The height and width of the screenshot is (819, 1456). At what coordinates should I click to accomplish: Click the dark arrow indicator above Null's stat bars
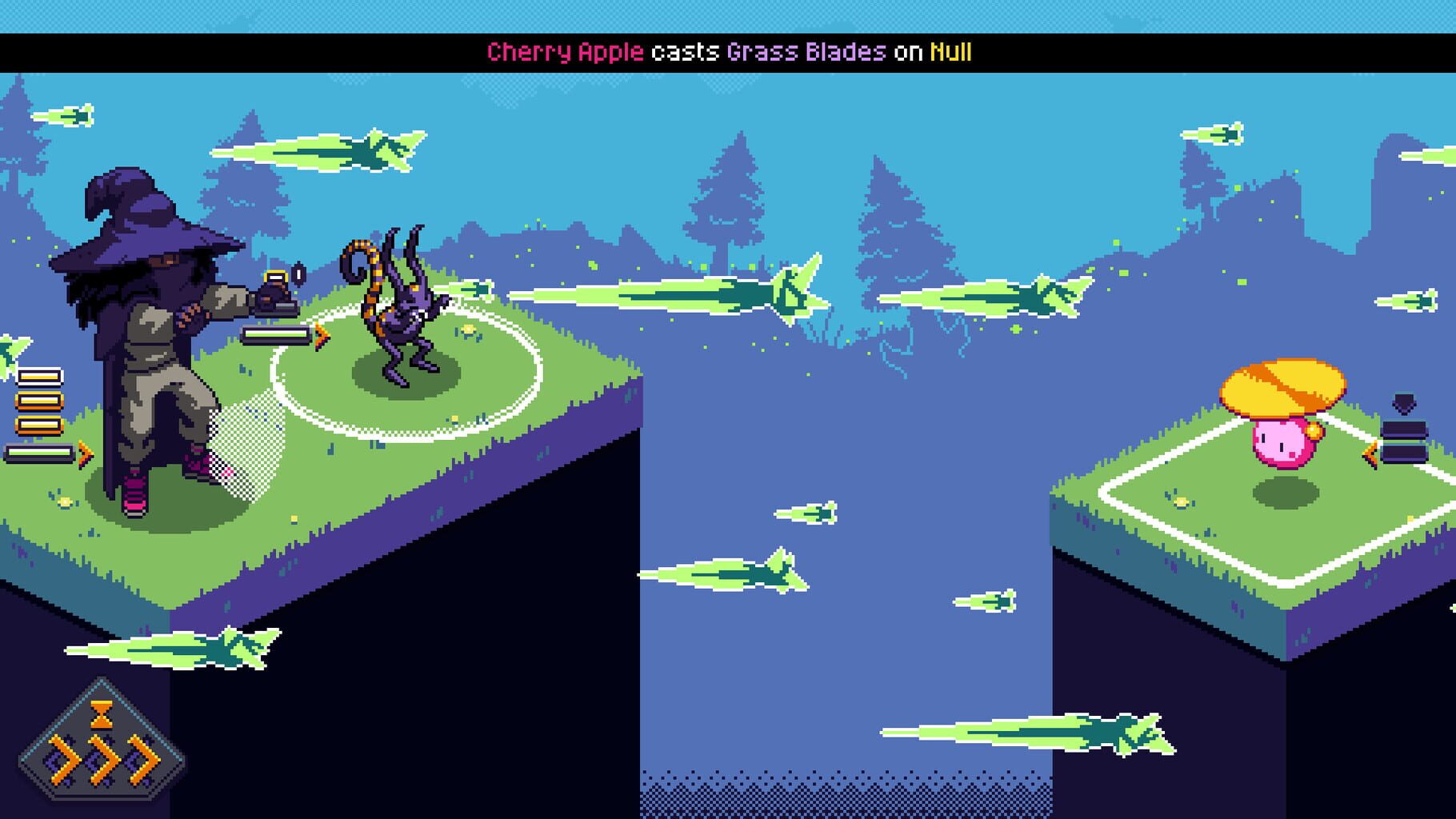[x=1404, y=403]
